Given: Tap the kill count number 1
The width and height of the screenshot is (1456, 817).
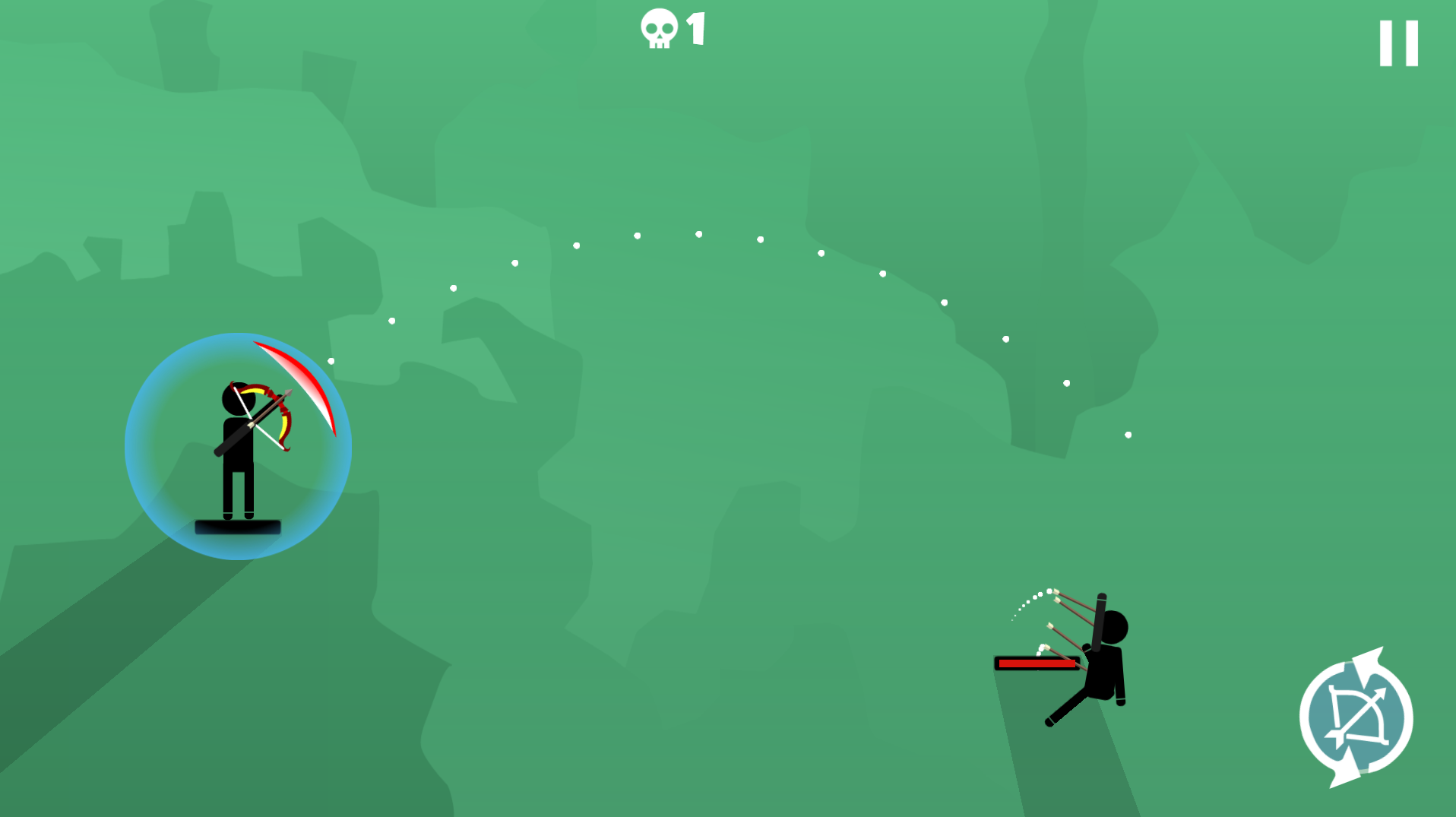Looking at the screenshot, I should pos(694,29).
